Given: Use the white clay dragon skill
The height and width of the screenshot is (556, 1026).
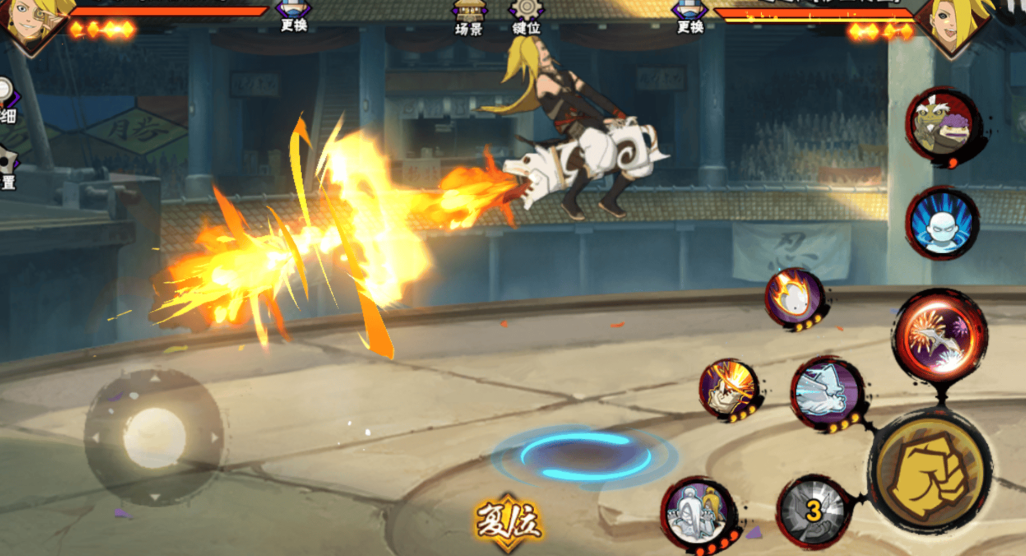Looking at the screenshot, I should point(827,391).
